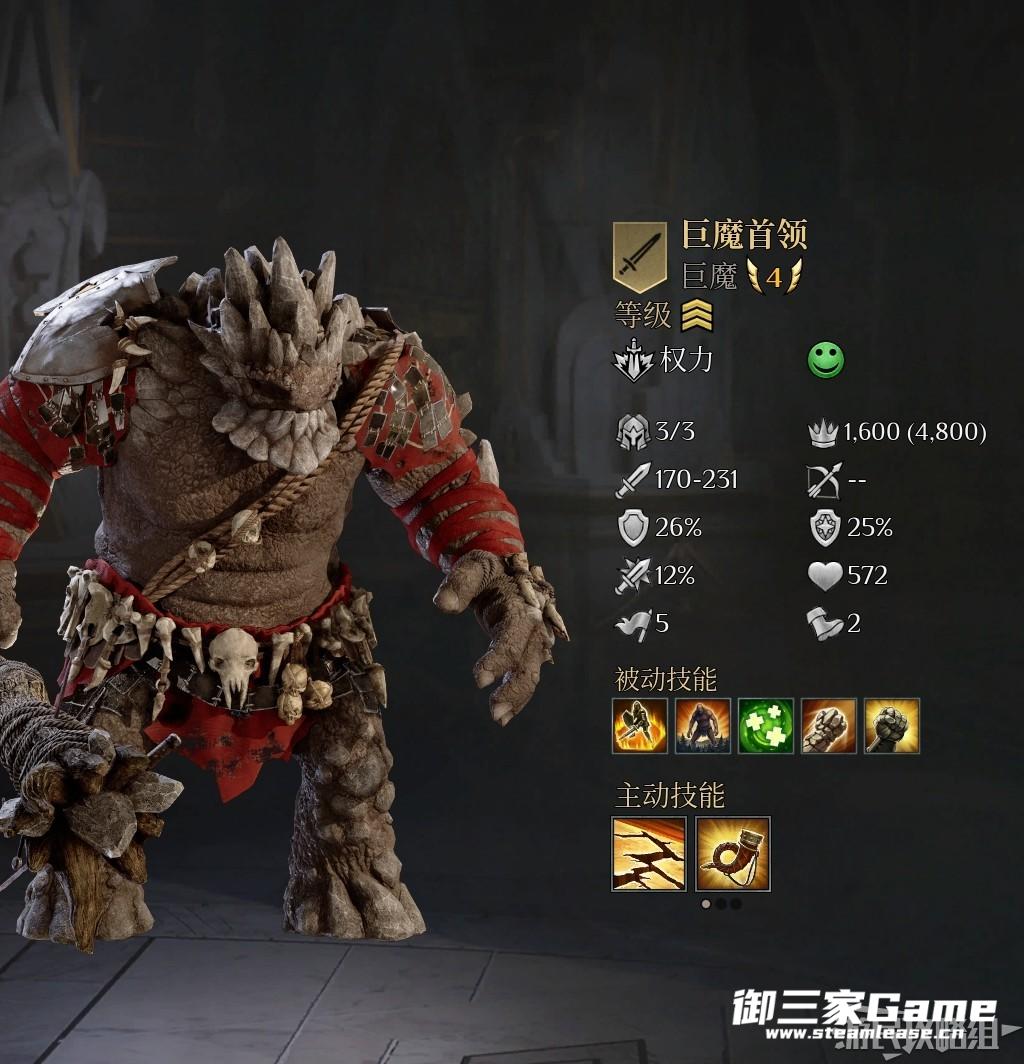Image resolution: width=1024 pixels, height=1064 pixels.
Task: Examine the glowing raised fist passive
Action: 892,726
